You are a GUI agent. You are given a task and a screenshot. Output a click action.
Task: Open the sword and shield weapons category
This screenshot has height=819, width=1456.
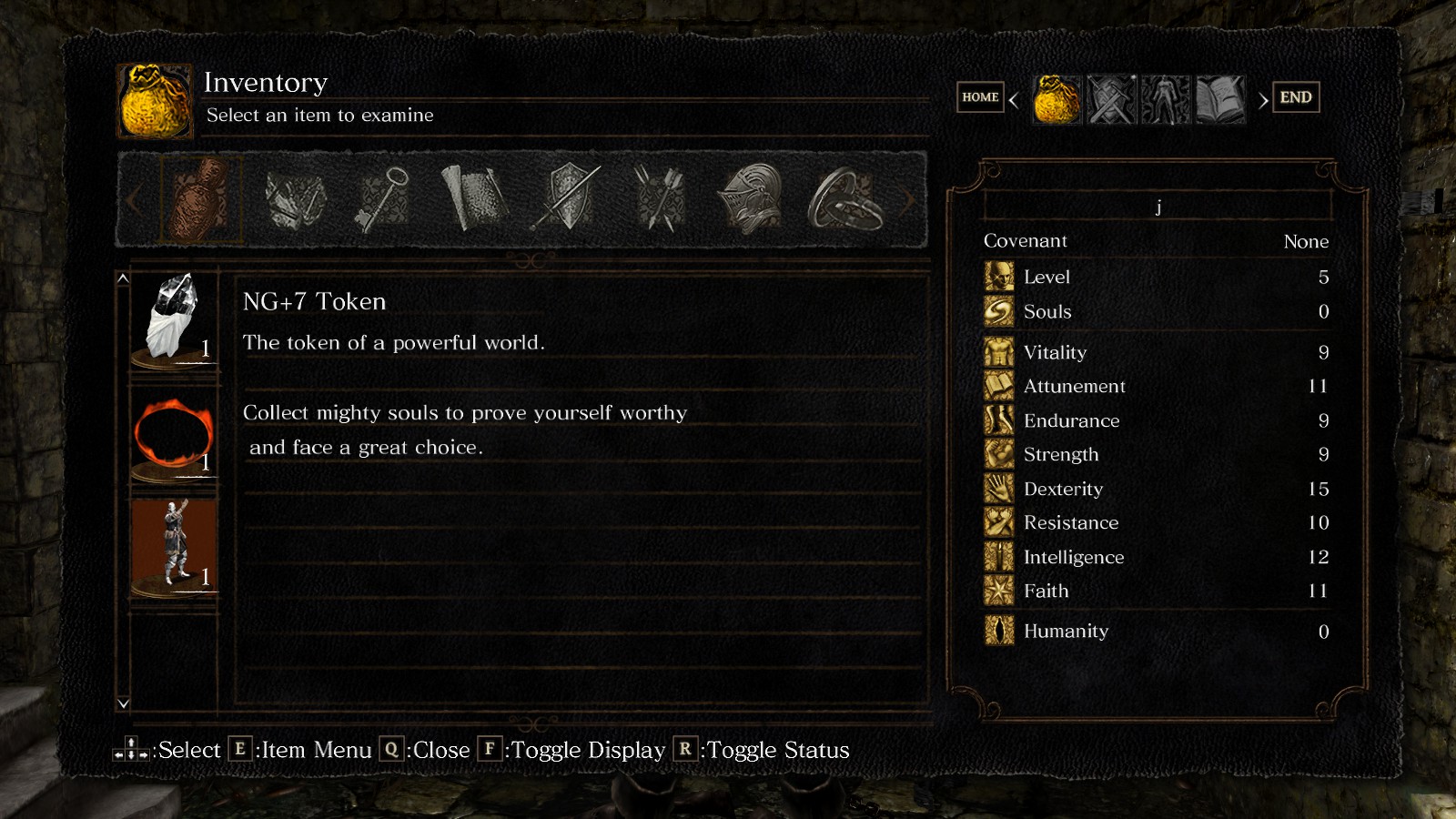point(568,199)
